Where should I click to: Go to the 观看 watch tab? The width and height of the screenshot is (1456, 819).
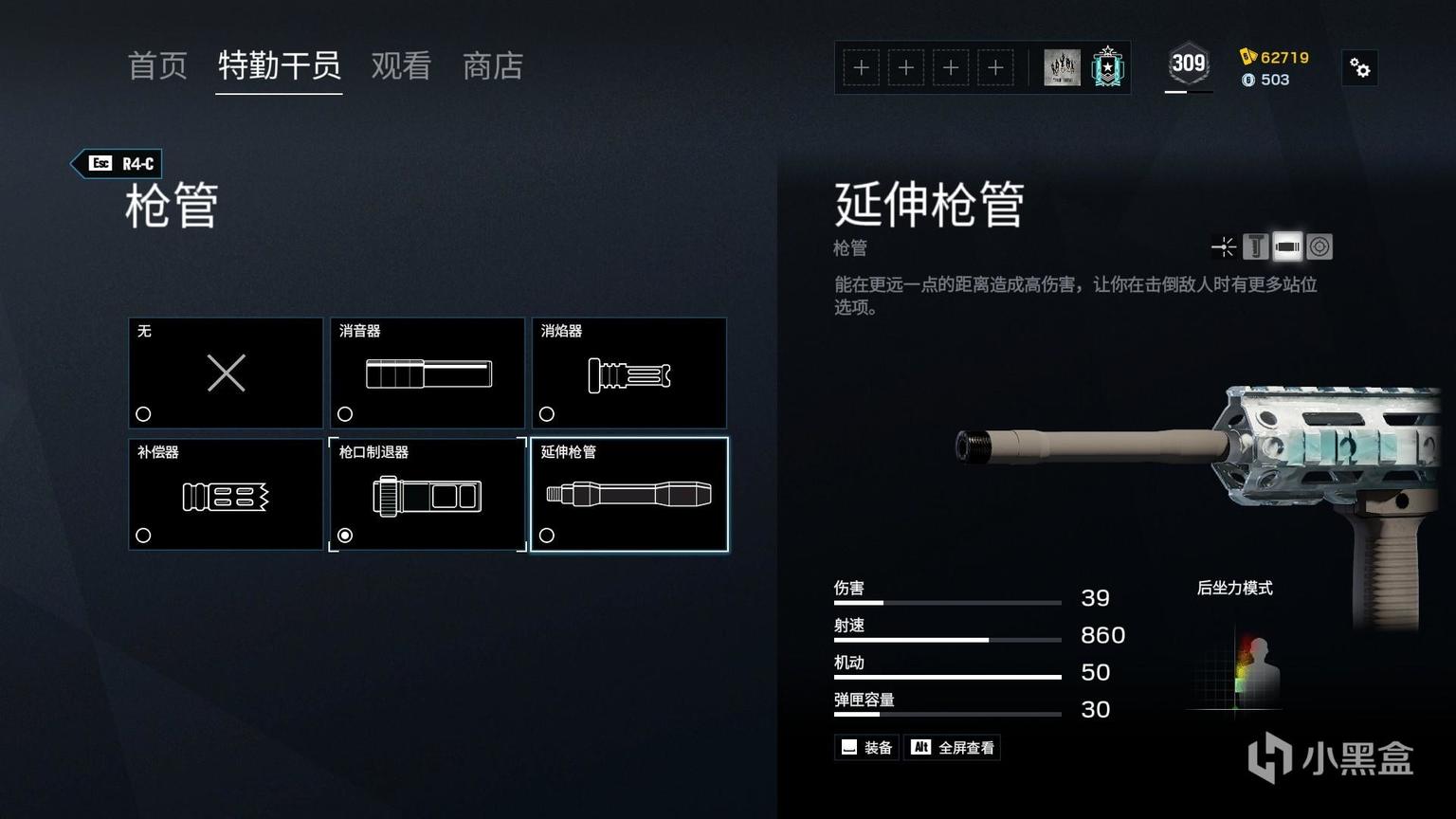tap(401, 66)
